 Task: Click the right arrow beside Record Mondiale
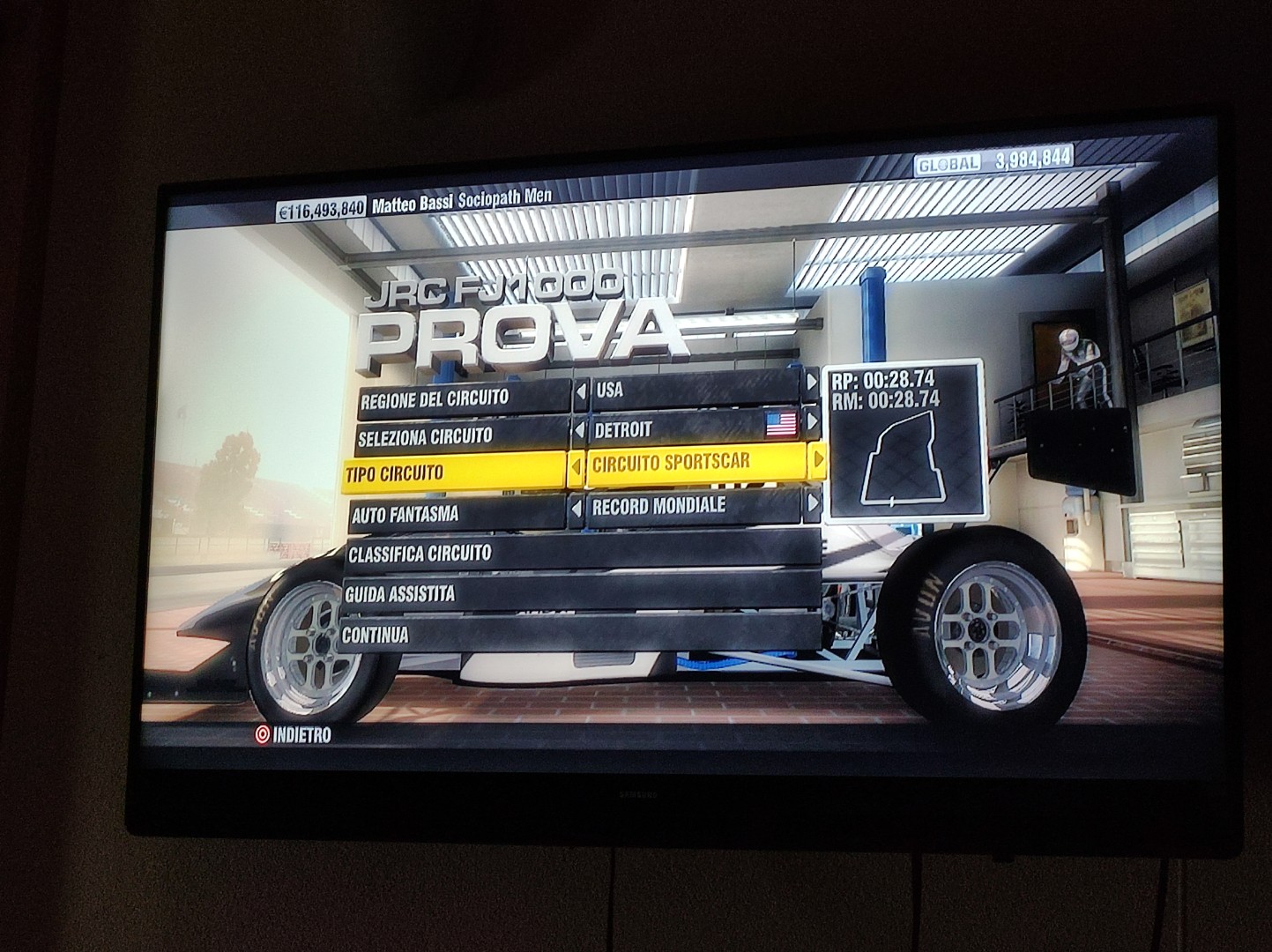click(813, 503)
